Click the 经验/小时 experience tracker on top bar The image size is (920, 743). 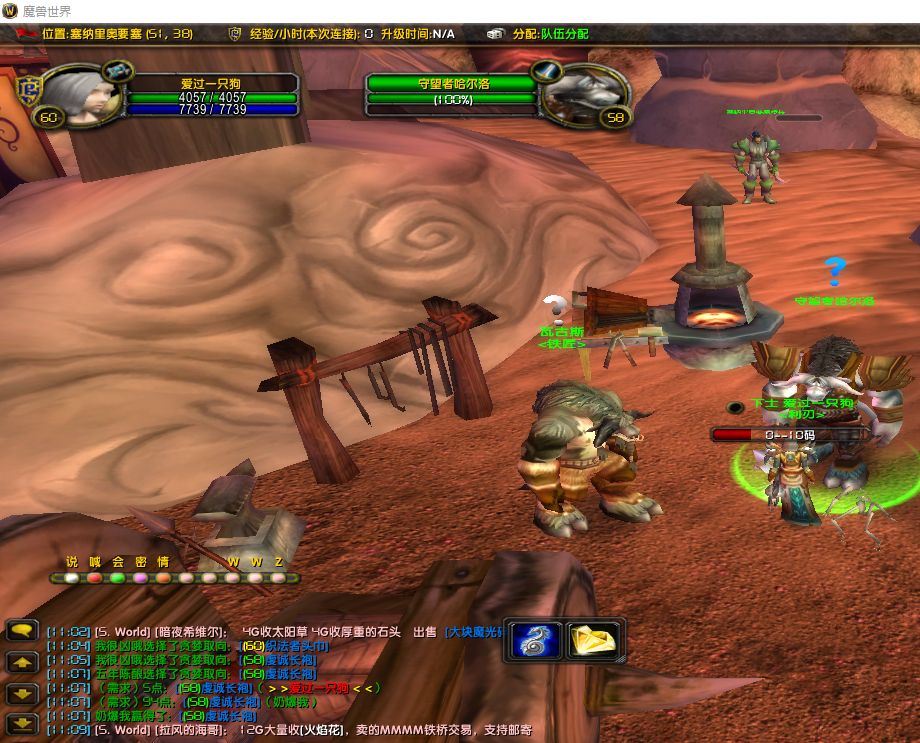300,34
